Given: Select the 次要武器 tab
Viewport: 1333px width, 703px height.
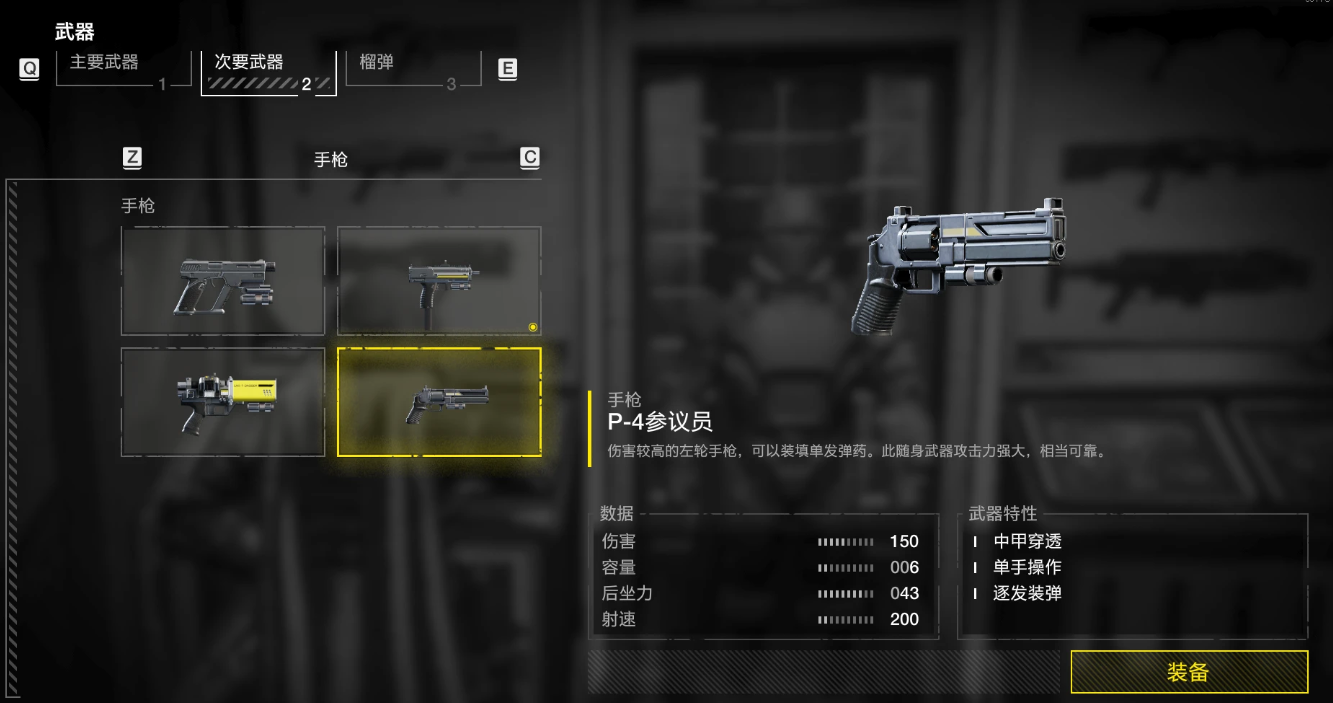Looking at the screenshot, I should click(x=268, y=71).
